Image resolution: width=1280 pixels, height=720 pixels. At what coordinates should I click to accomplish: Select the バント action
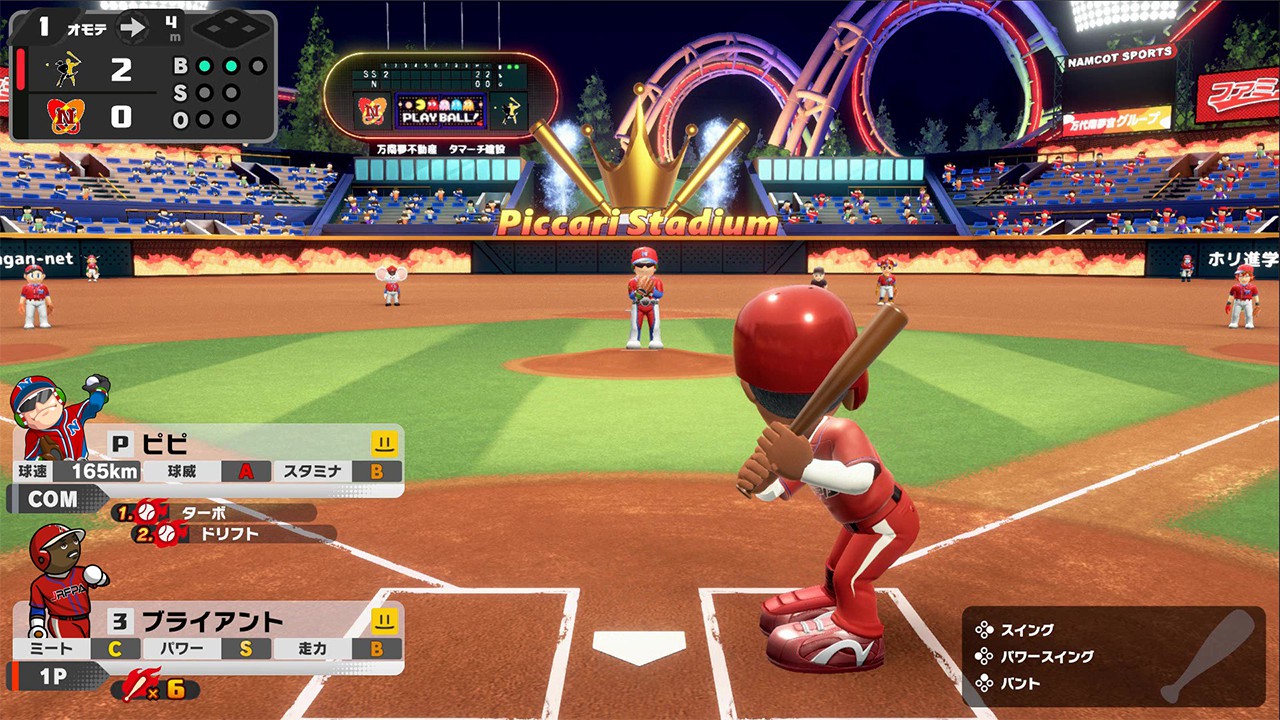(x=1019, y=684)
